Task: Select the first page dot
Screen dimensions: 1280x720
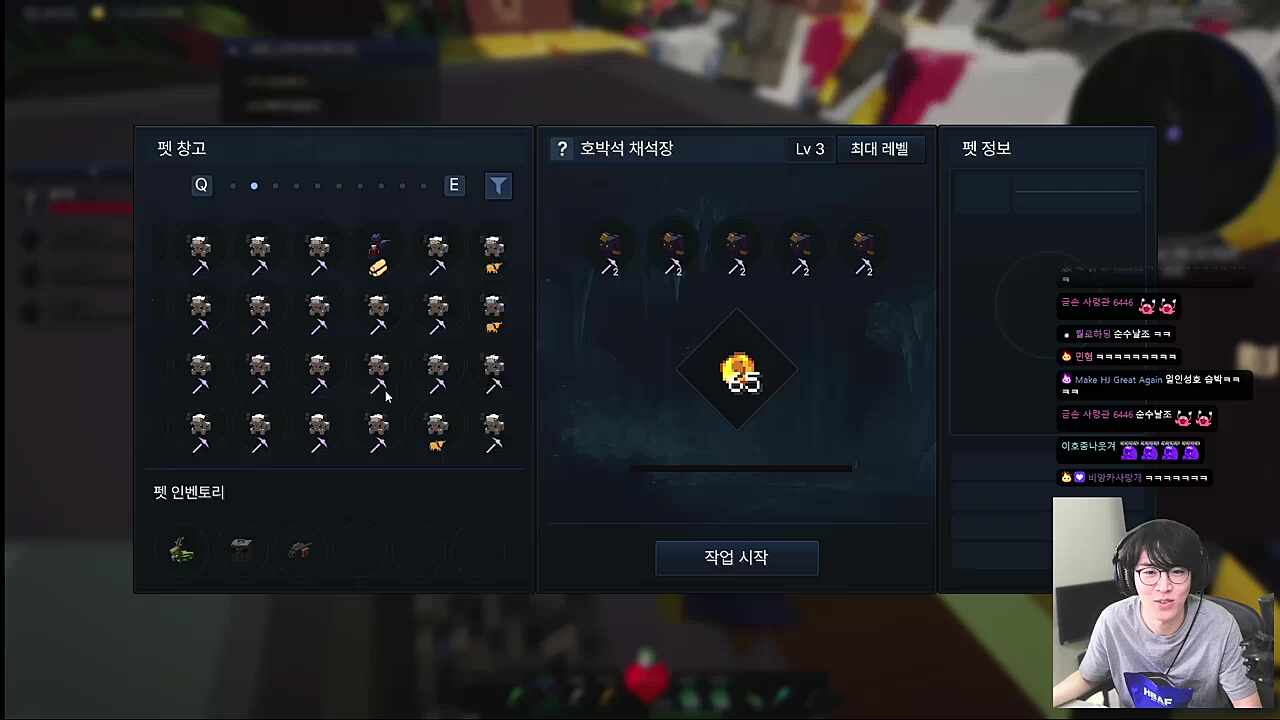Action: coord(232,186)
